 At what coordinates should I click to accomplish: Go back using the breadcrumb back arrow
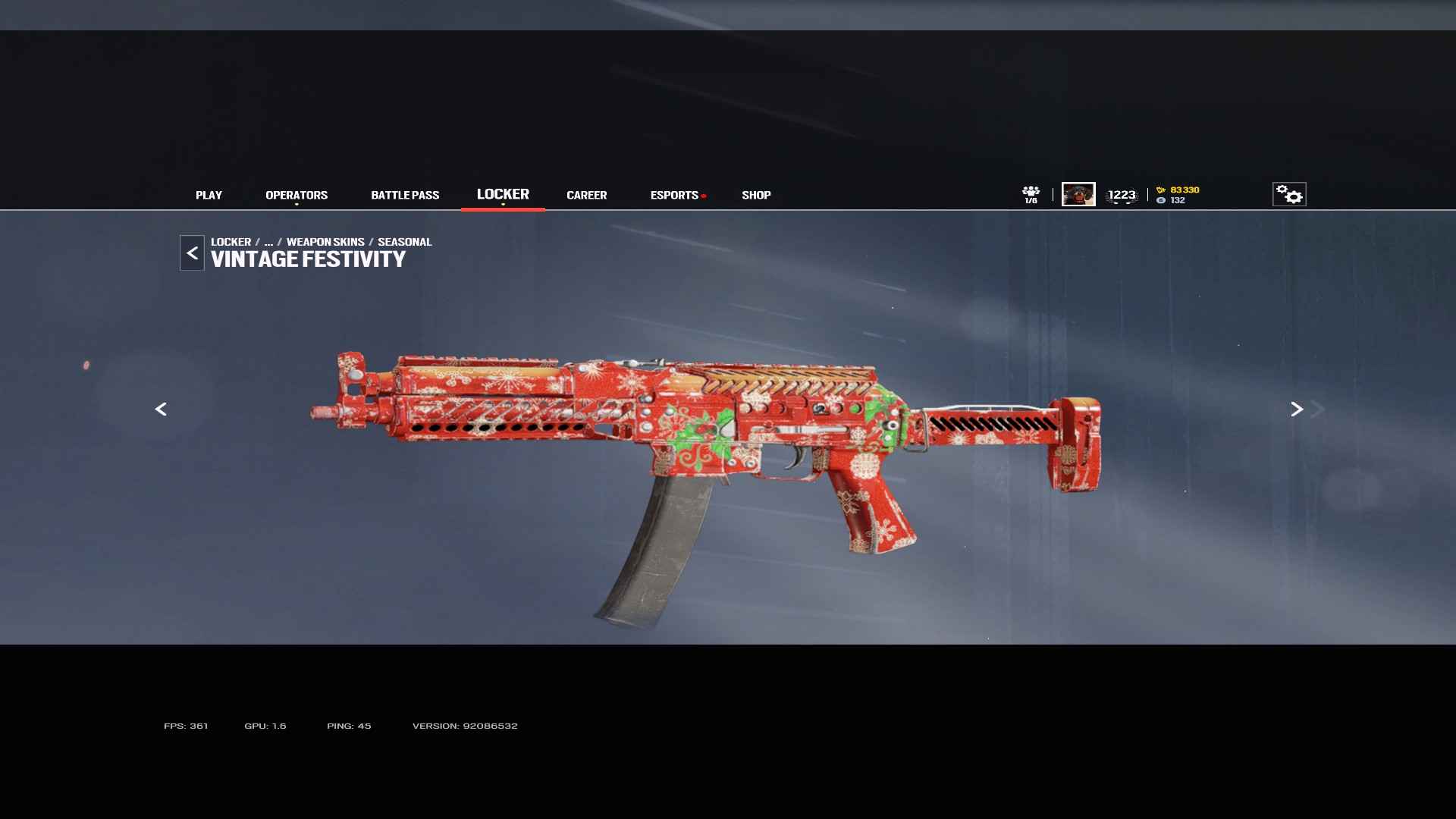click(x=192, y=253)
